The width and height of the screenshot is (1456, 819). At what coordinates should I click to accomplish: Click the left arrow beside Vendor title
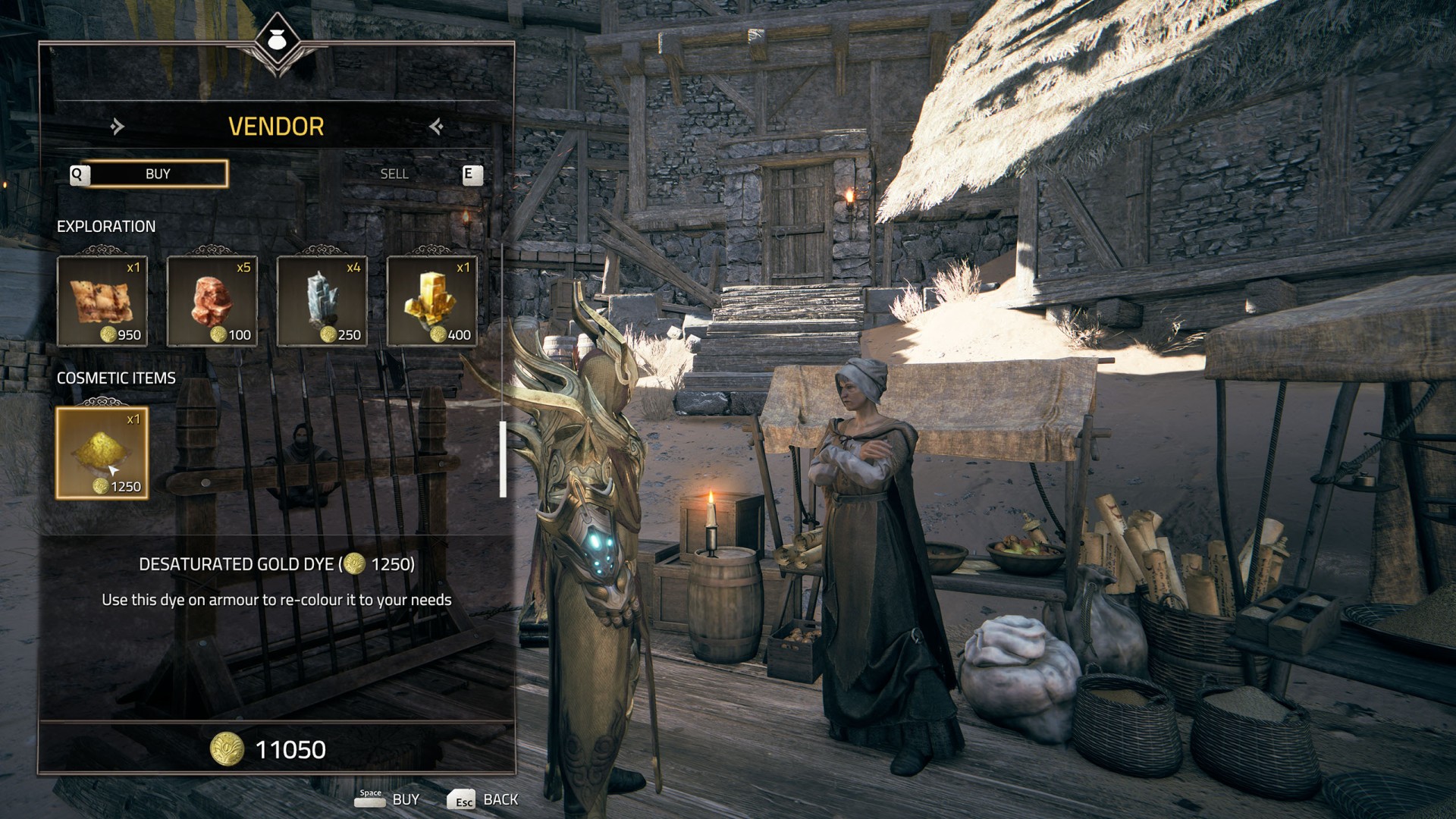117,126
